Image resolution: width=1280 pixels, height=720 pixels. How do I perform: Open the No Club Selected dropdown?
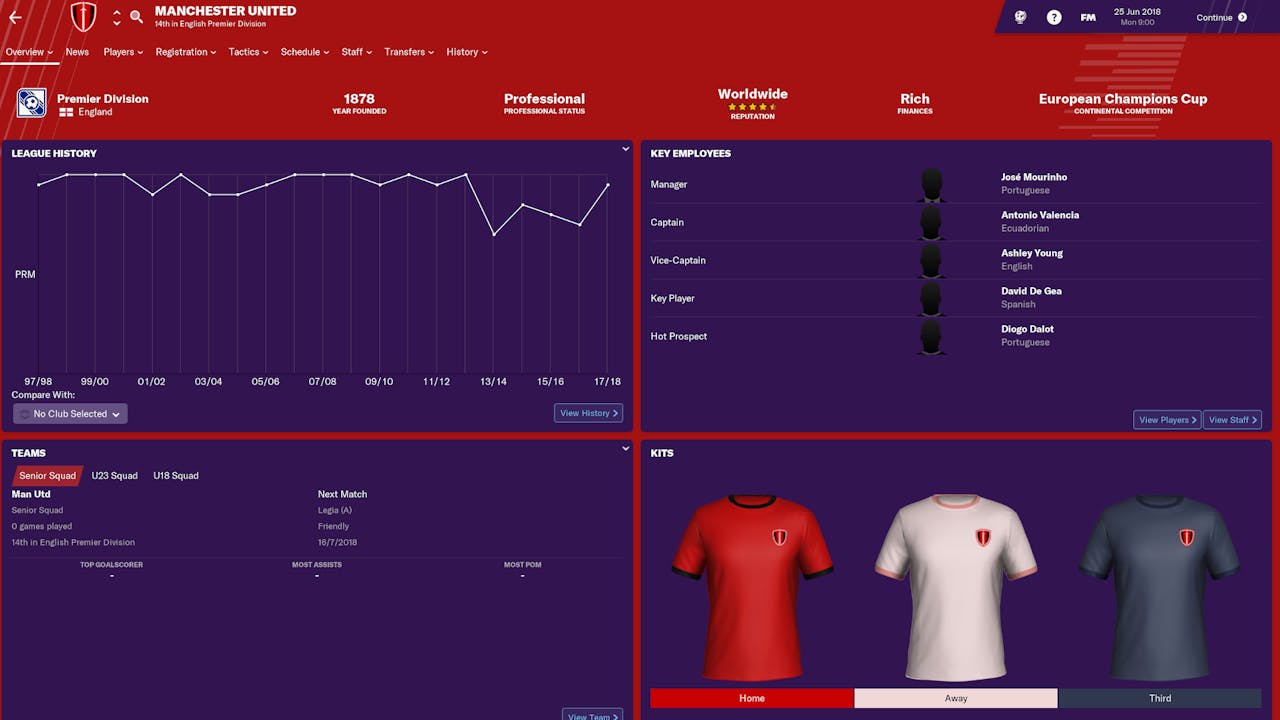click(x=69, y=413)
